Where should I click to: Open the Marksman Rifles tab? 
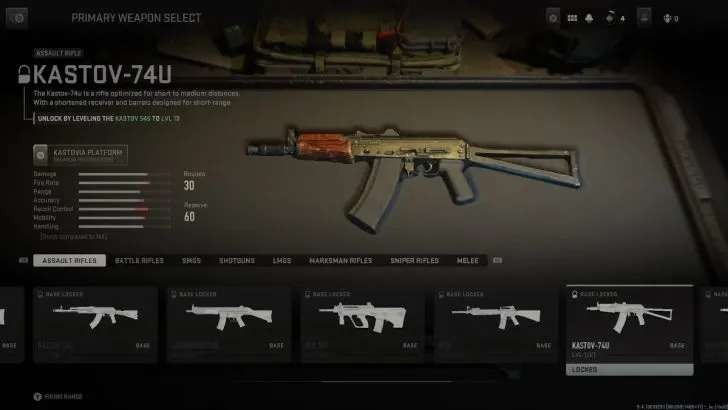[340, 260]
